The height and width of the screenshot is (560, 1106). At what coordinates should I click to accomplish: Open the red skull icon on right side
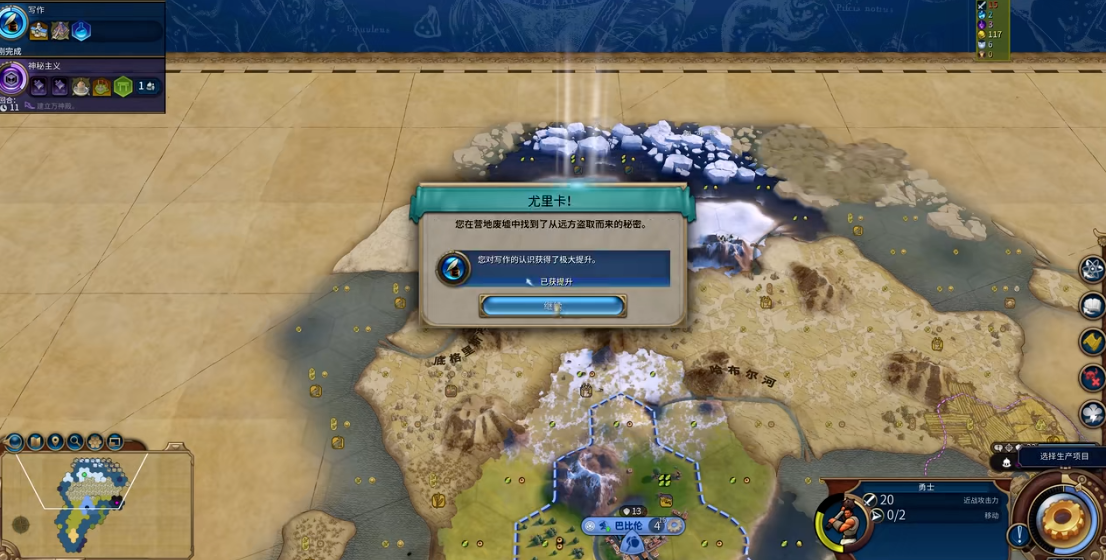[x=1092, y=378]
